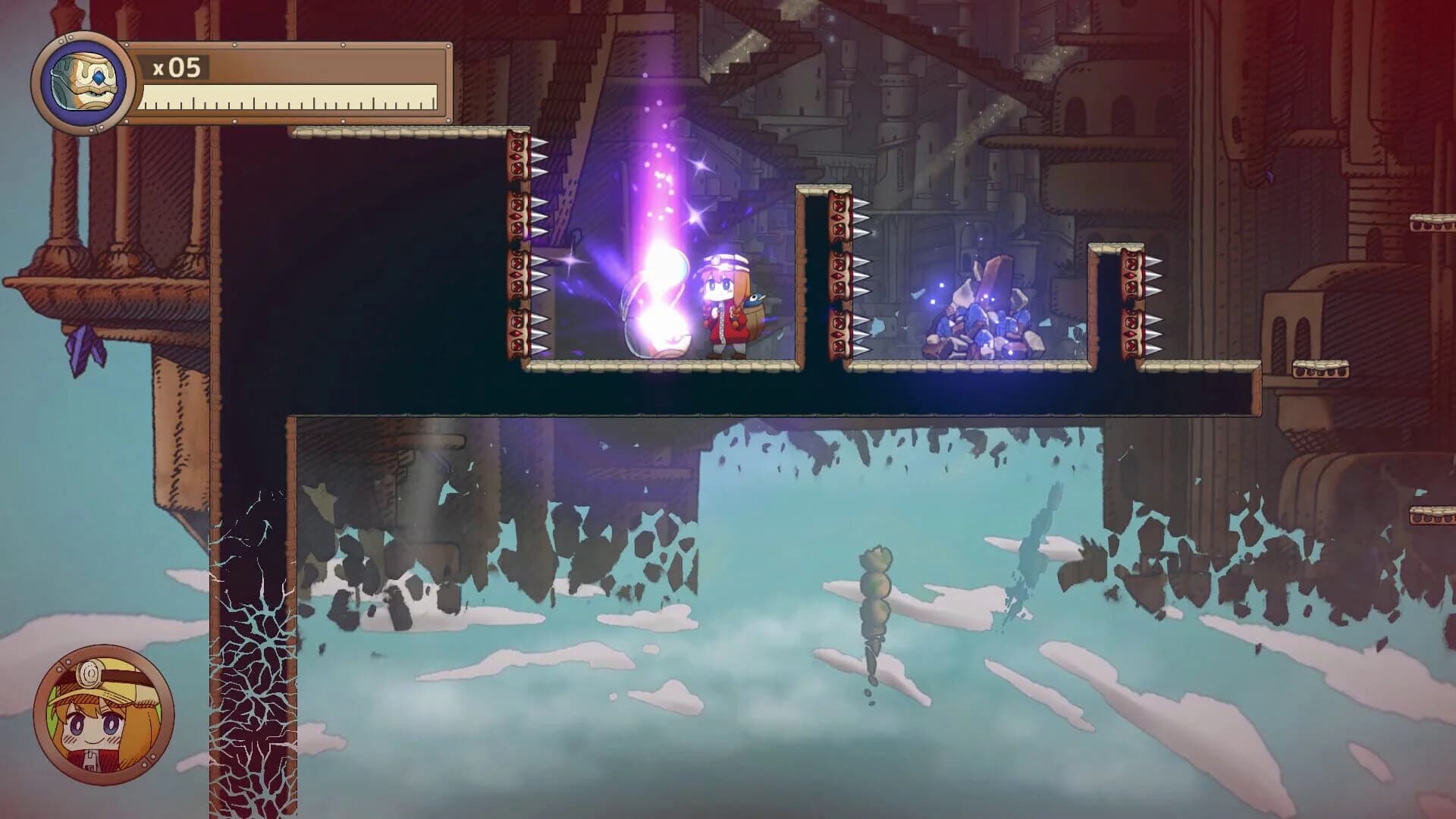Click the golem portrait icon top-left
This screenshot has height=819, width=1456.
[x=83, y=82]
